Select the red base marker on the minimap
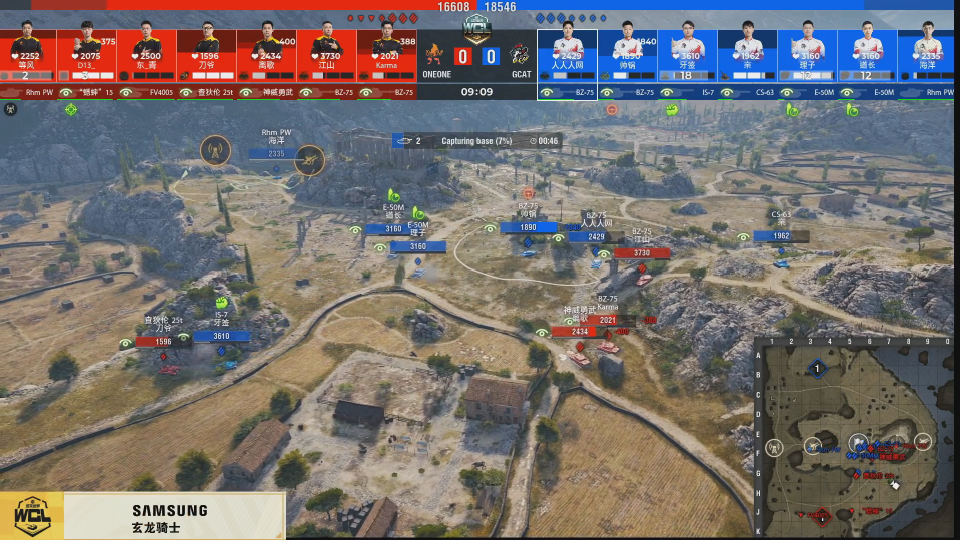960x540 pixels. 822,516
